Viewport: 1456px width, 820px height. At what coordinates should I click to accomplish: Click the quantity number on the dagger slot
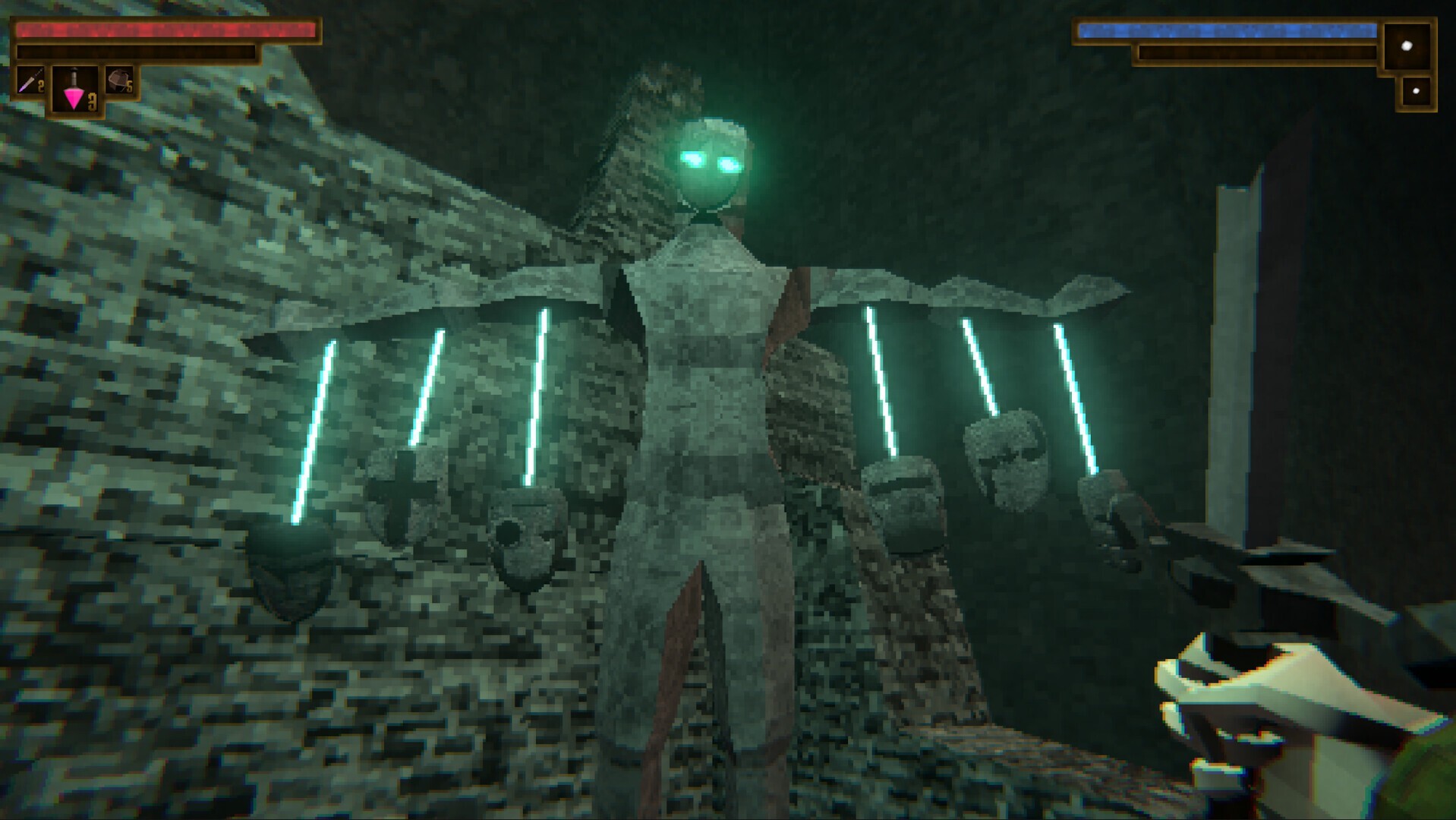(40, 87)
